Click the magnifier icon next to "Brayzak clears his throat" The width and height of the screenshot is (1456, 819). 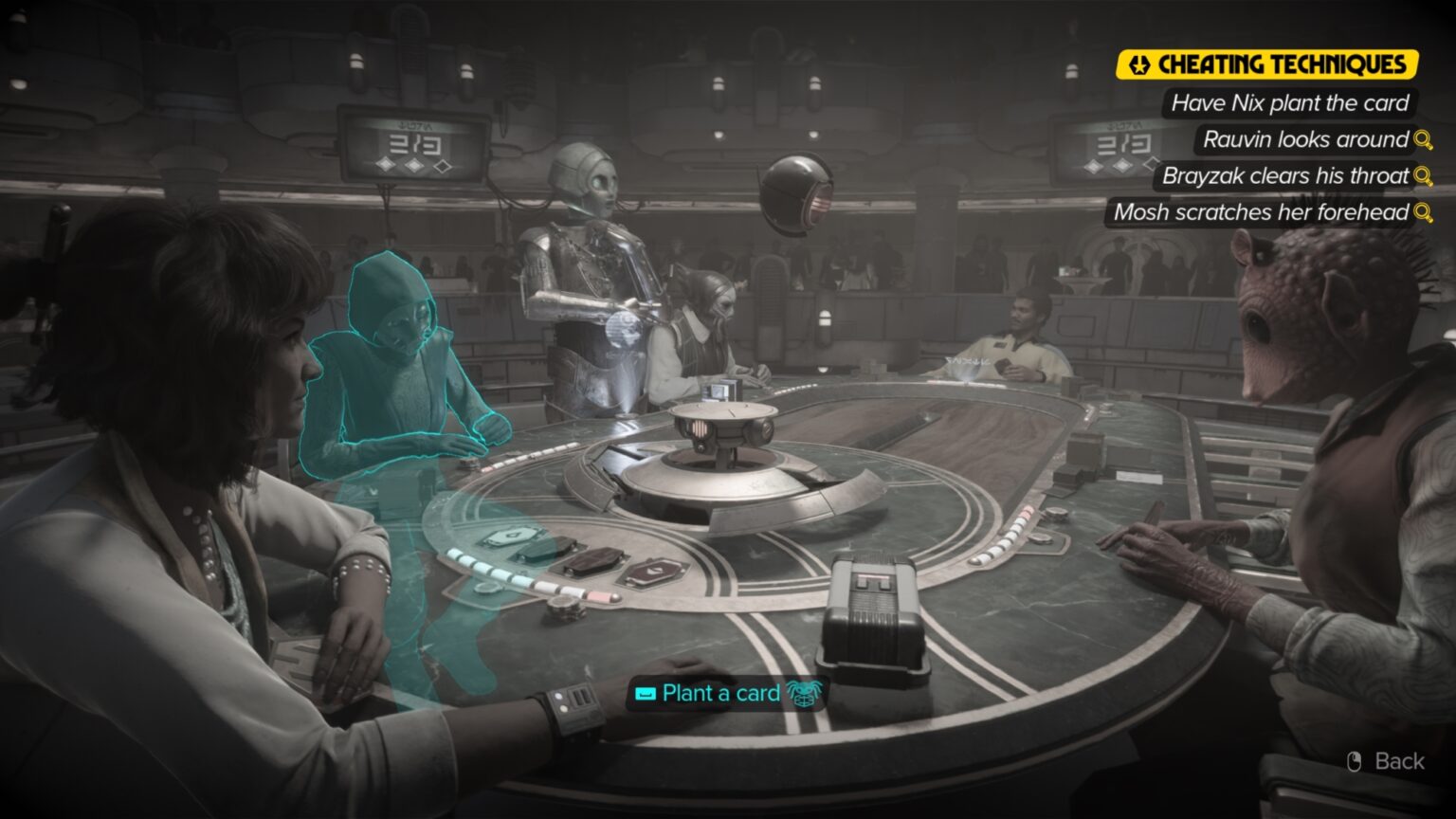1424,176
